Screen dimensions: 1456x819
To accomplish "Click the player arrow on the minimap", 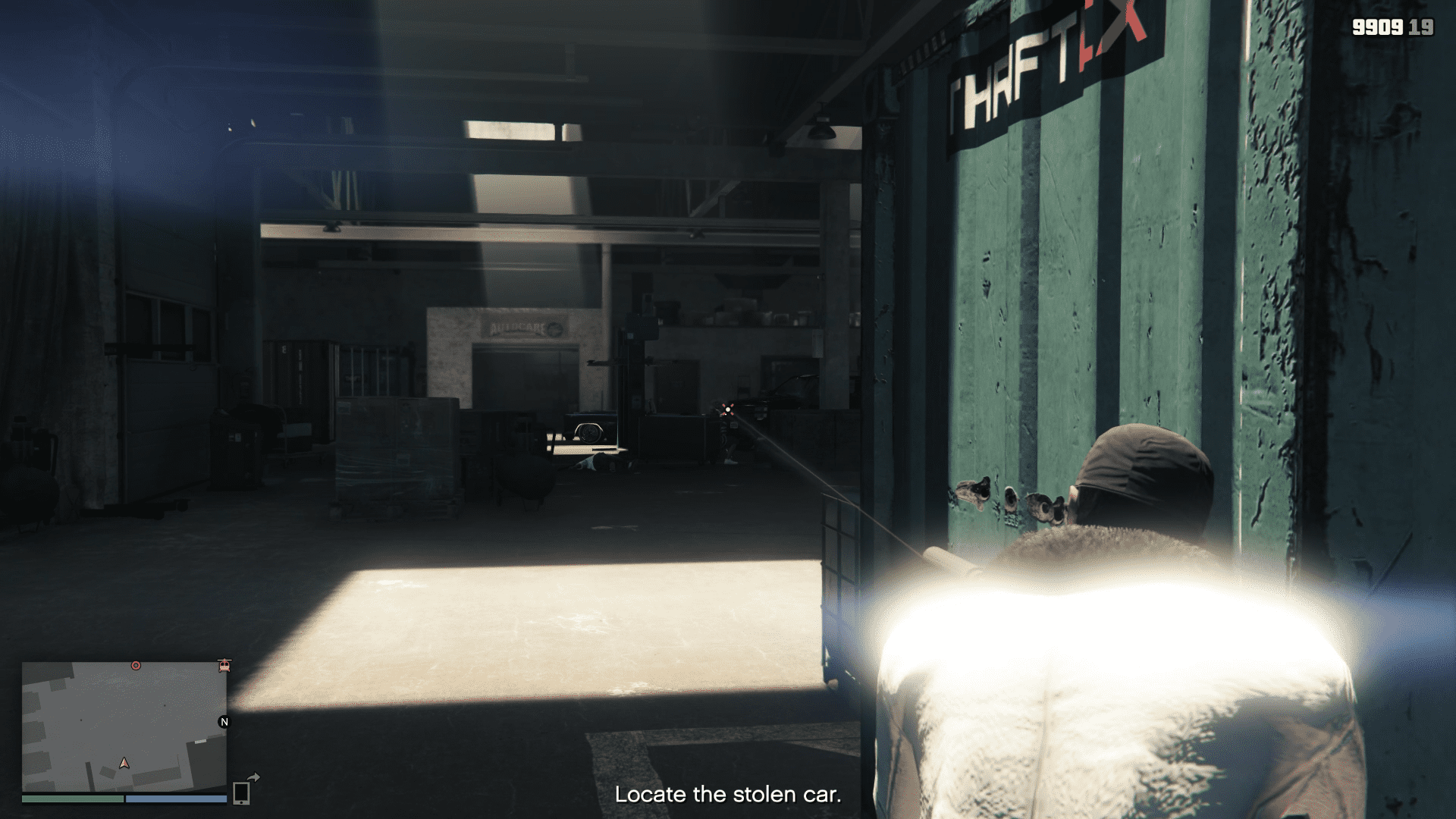I will coord(124,764).
